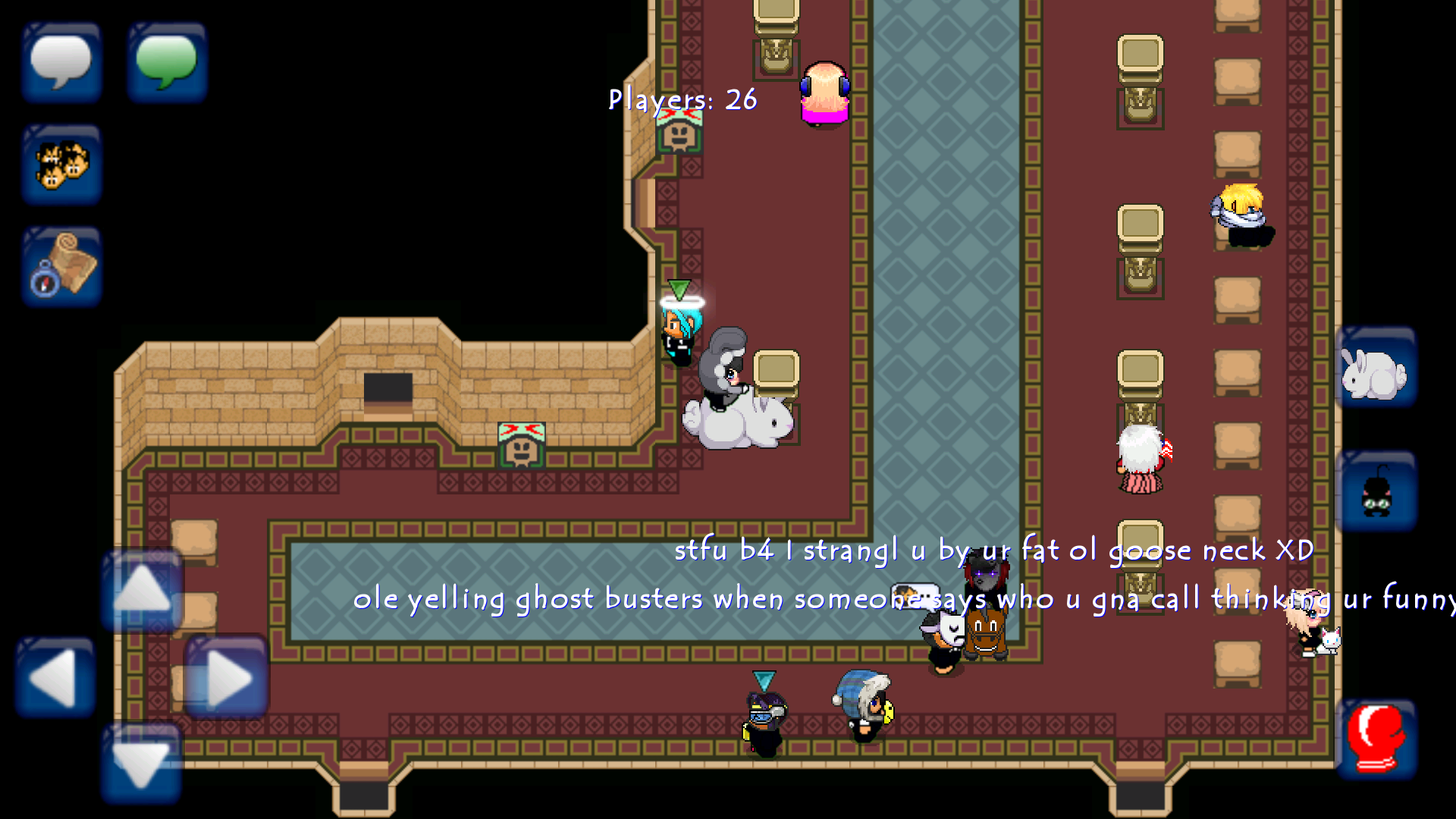Use the black bomb item button
Image resolution: width=1456 pixels, height=819 pixels.
[1376, 491]
